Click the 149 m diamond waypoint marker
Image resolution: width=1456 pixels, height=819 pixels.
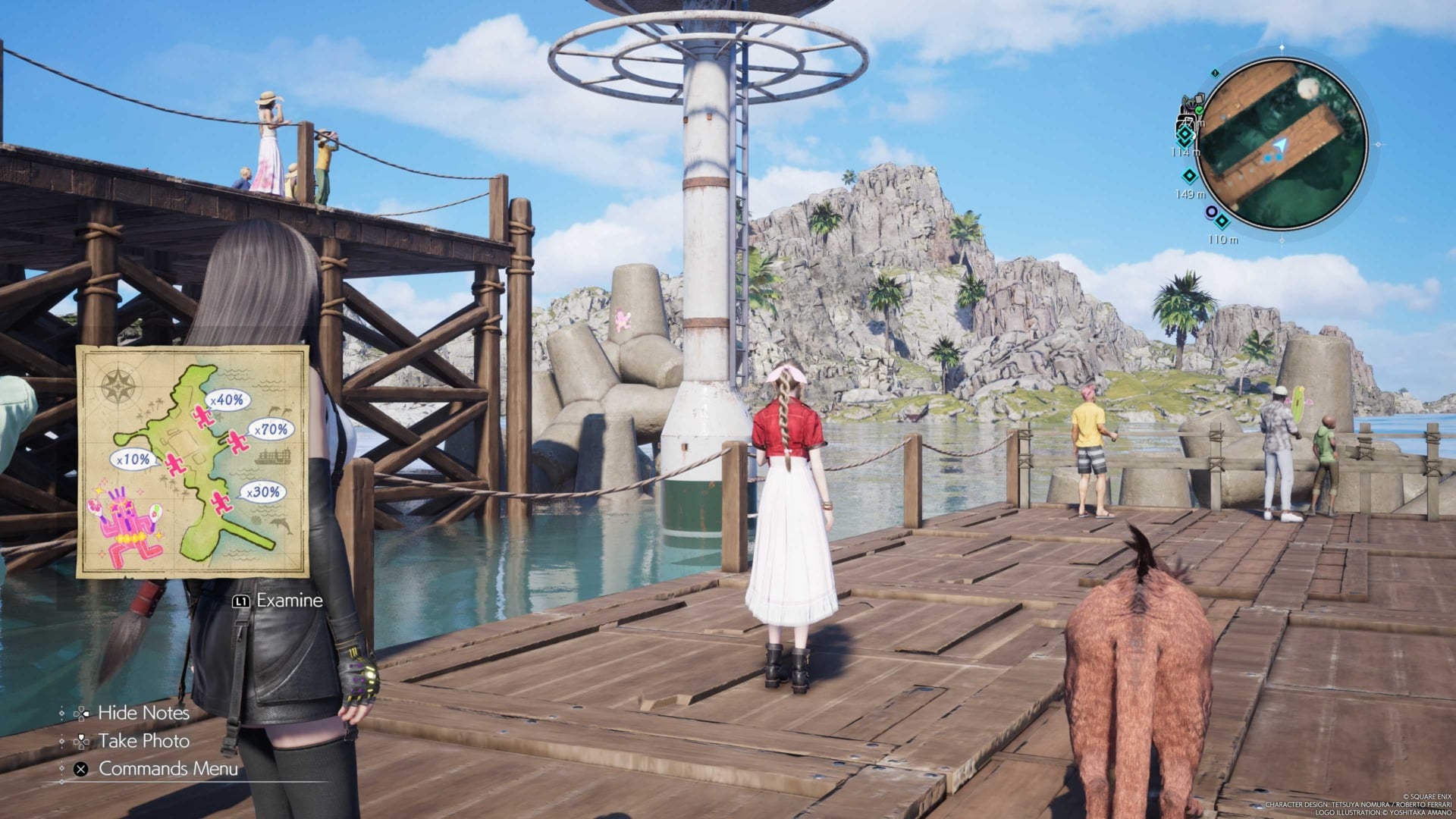1188,175
